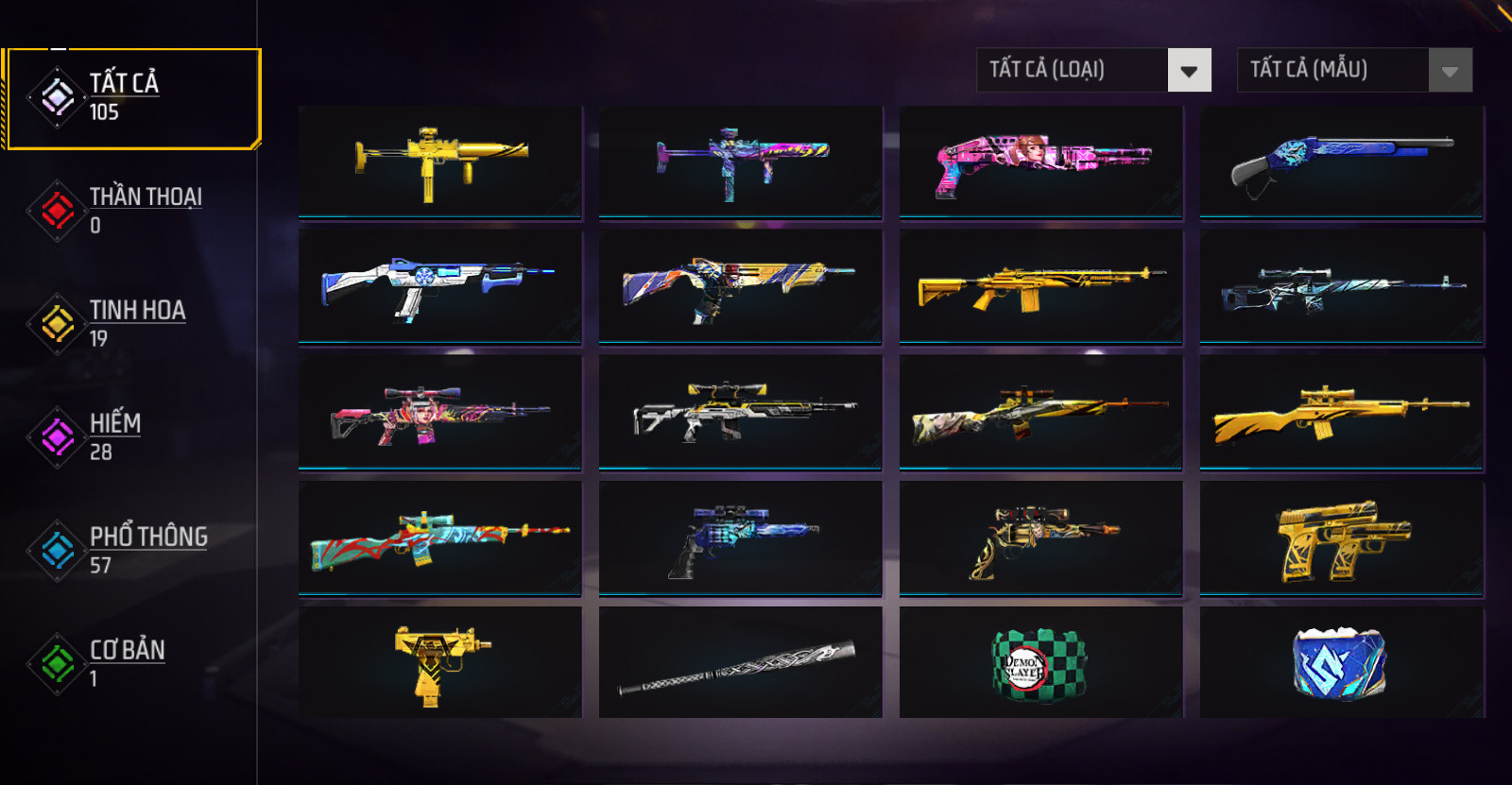Select the Tất Cả category tab
The width and height of the screenshot is (1512, 785).
point(130,98)
